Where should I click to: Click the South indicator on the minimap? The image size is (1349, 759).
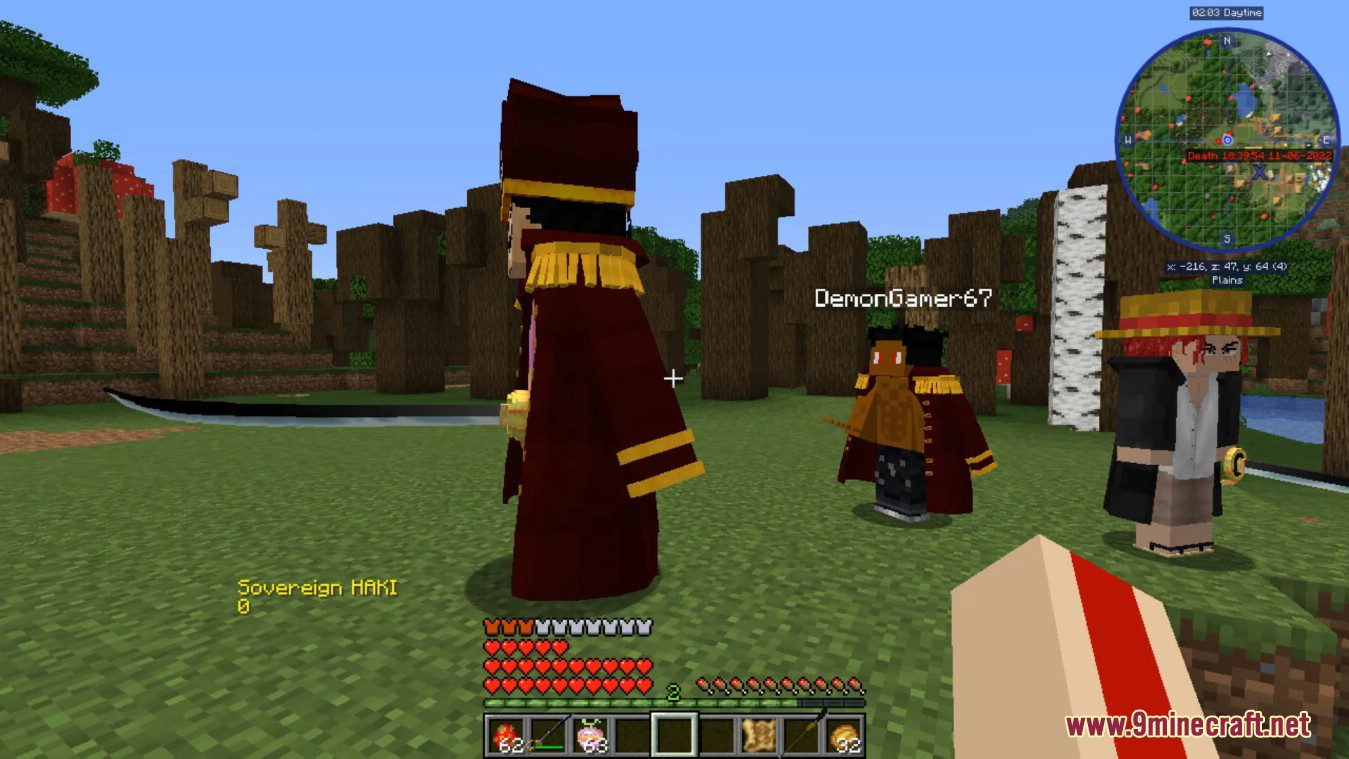tap(1226, 238)
